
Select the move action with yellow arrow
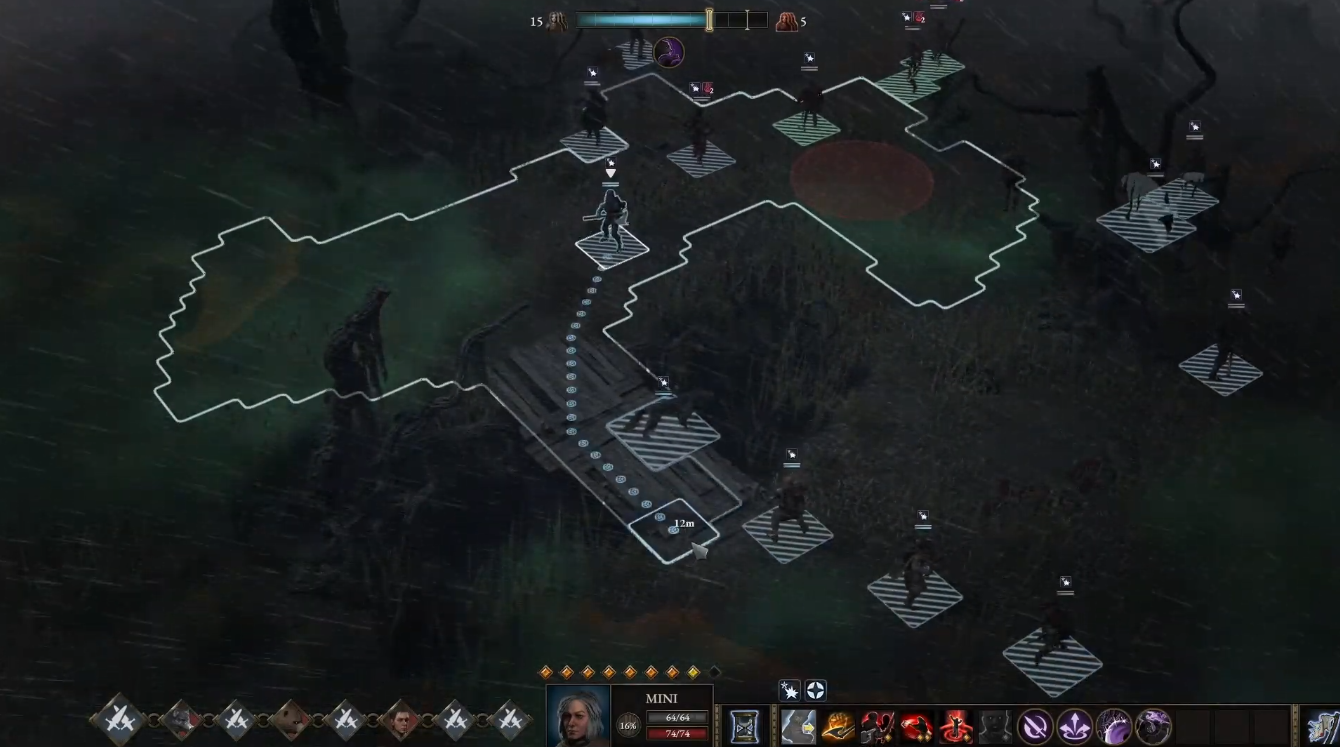pos(798,727)
